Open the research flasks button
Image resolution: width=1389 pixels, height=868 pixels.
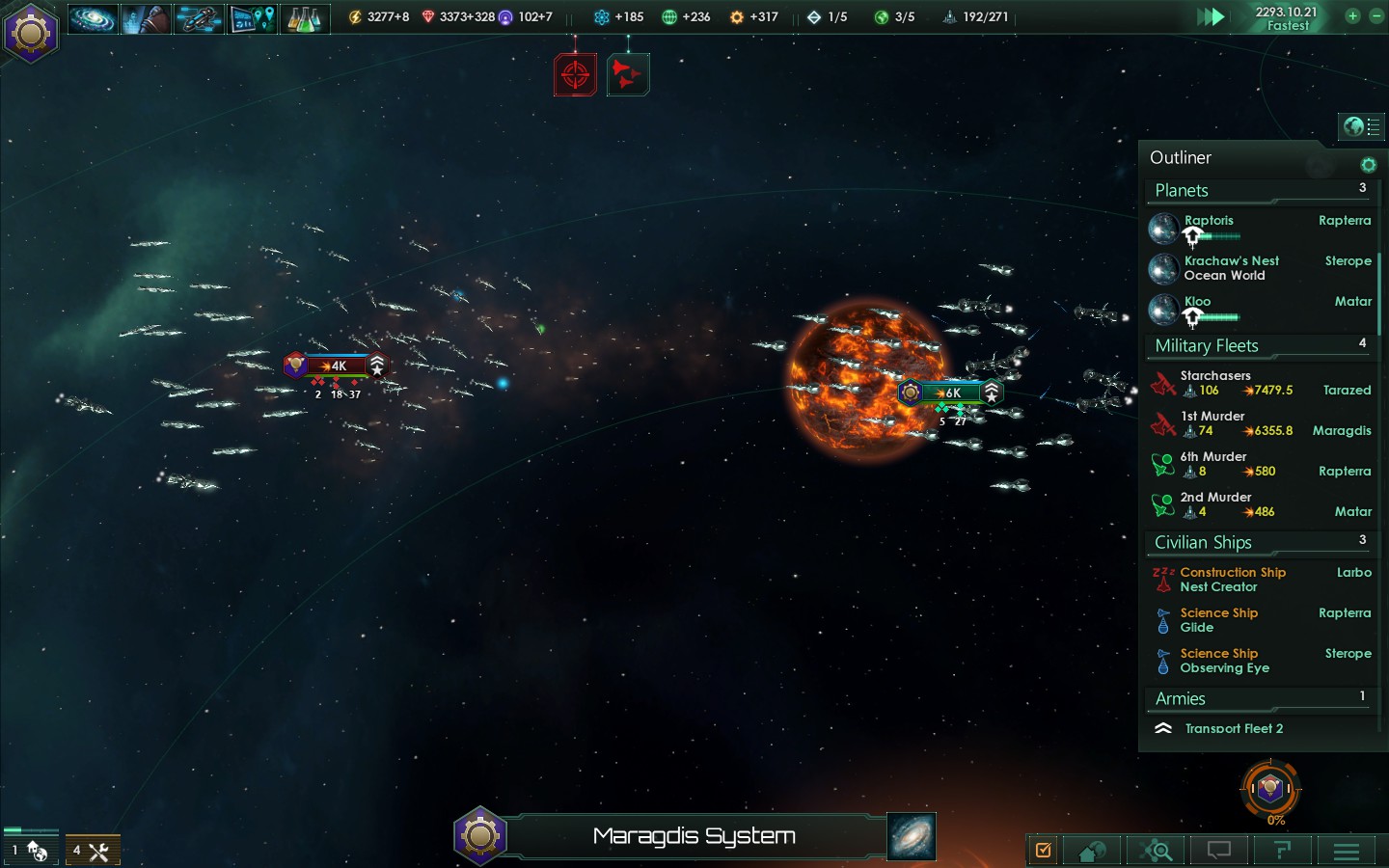coord(304,18)
